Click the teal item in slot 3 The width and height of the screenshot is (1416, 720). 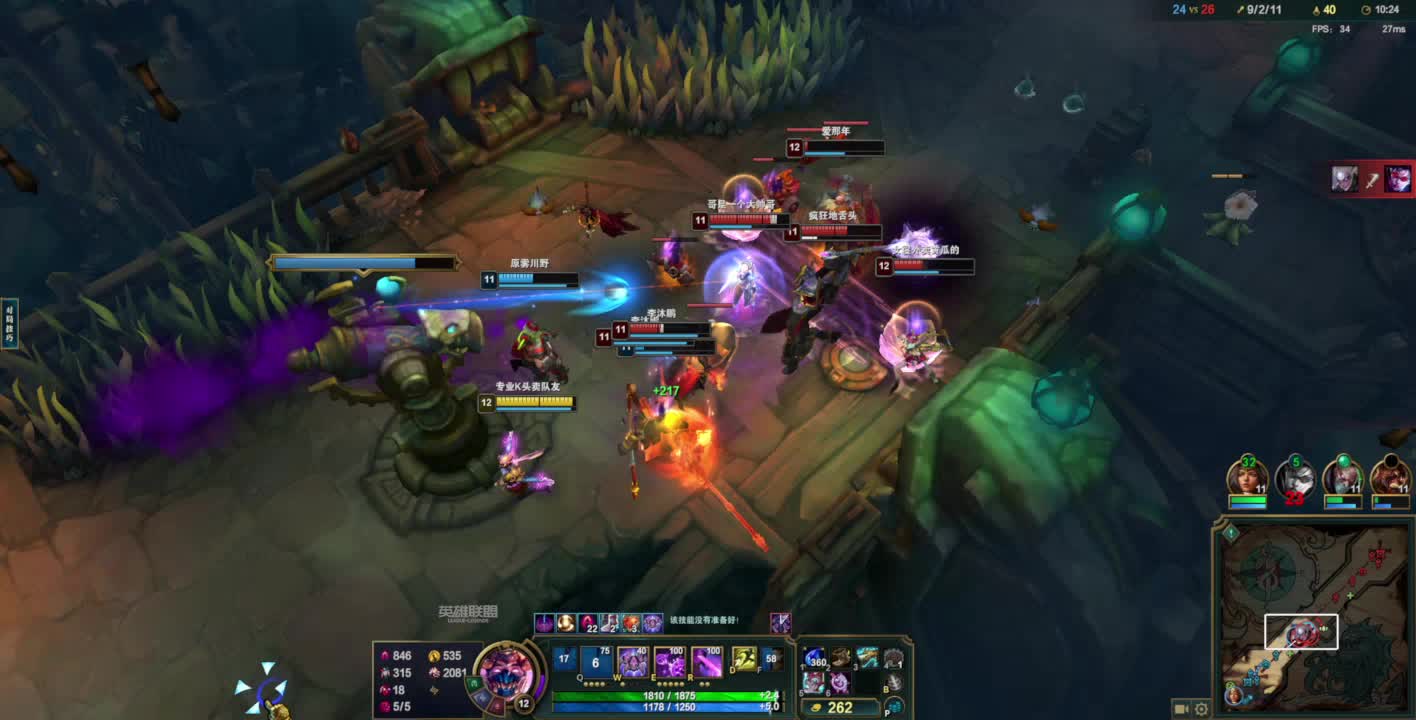pyautogui.click(x=867, y=658)
